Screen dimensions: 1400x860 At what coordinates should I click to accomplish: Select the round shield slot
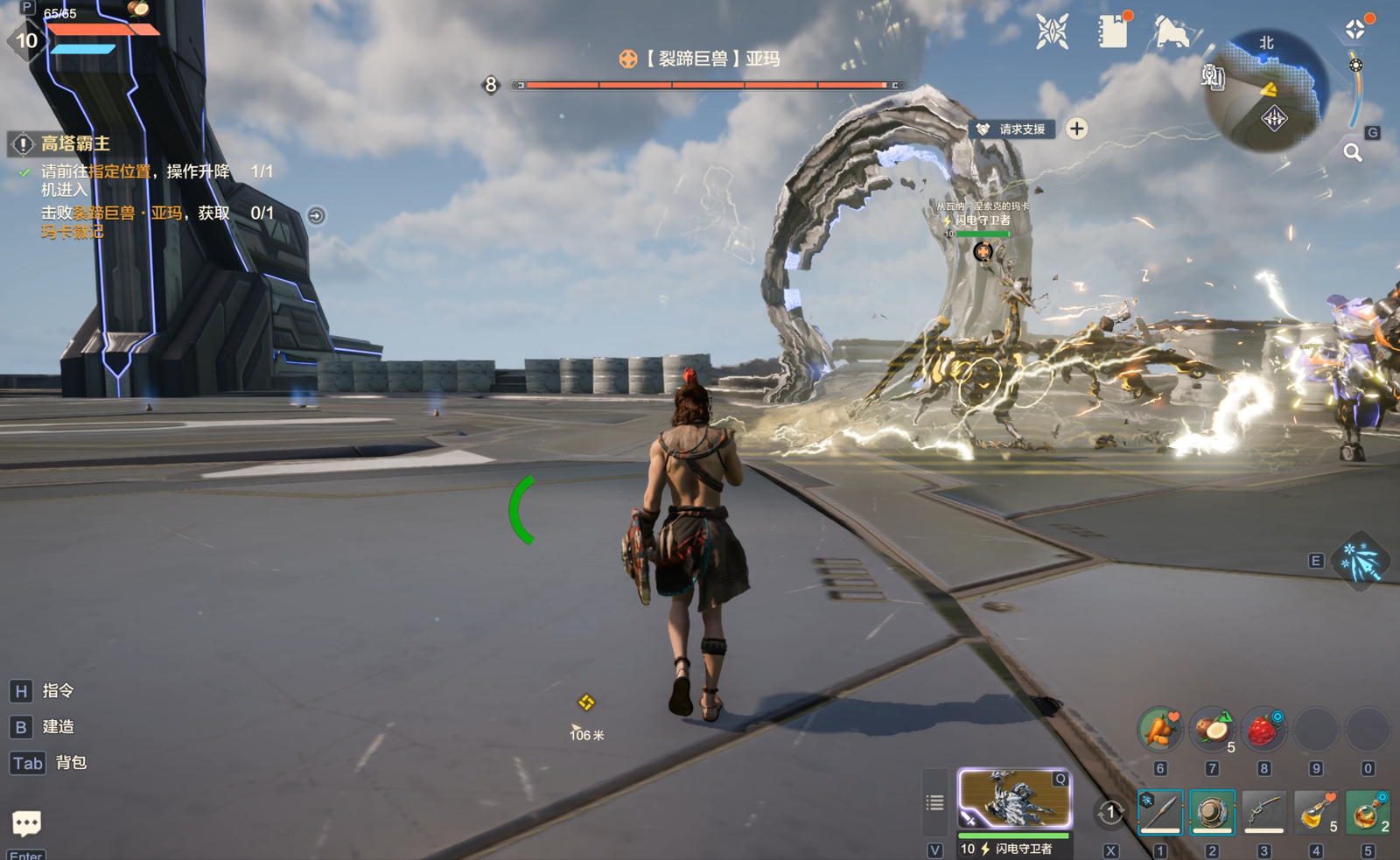click(1212, 812)
